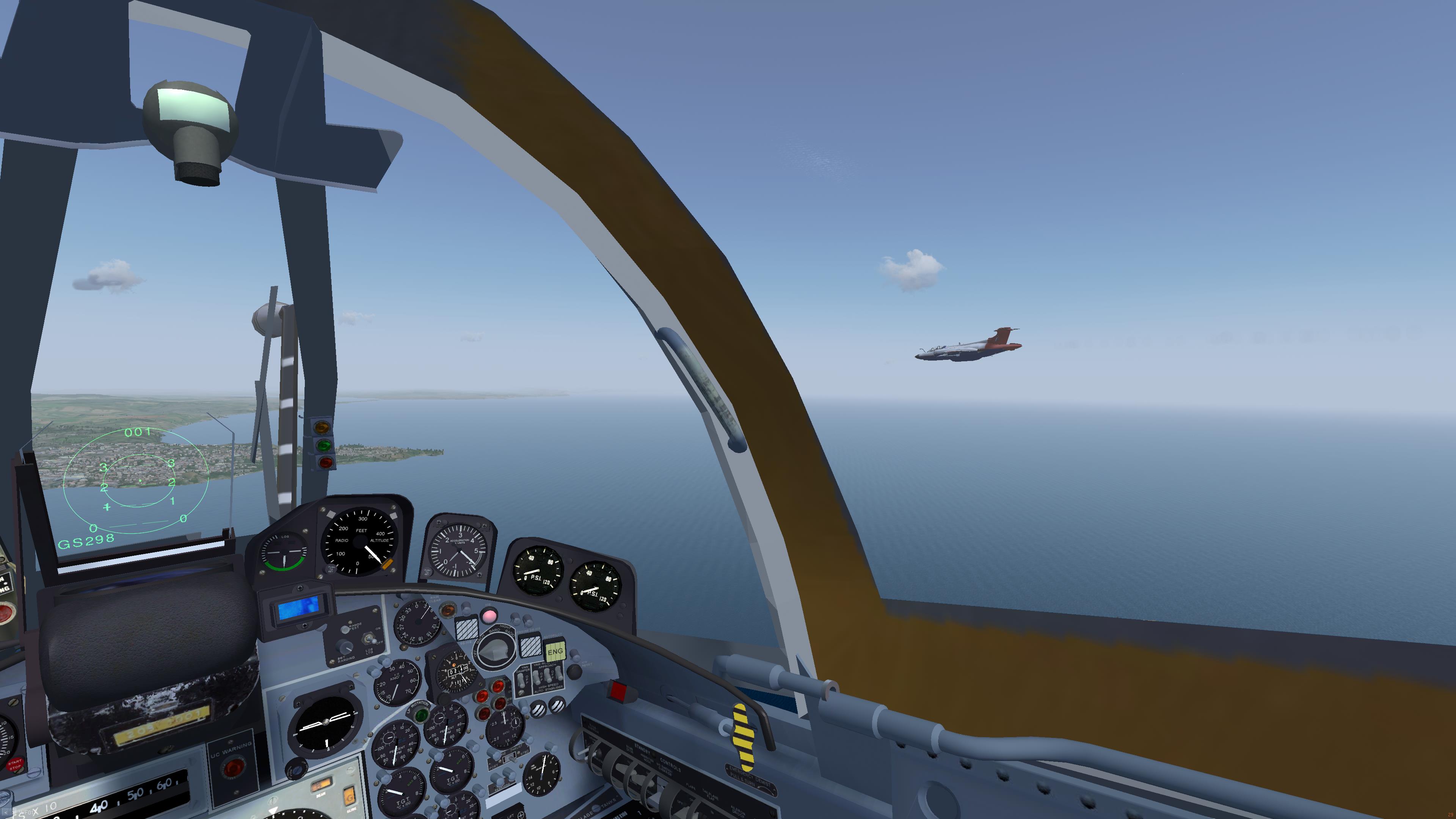Select the amber GLIDE button
Screen dimensions: 1456x819
[349, 797]
